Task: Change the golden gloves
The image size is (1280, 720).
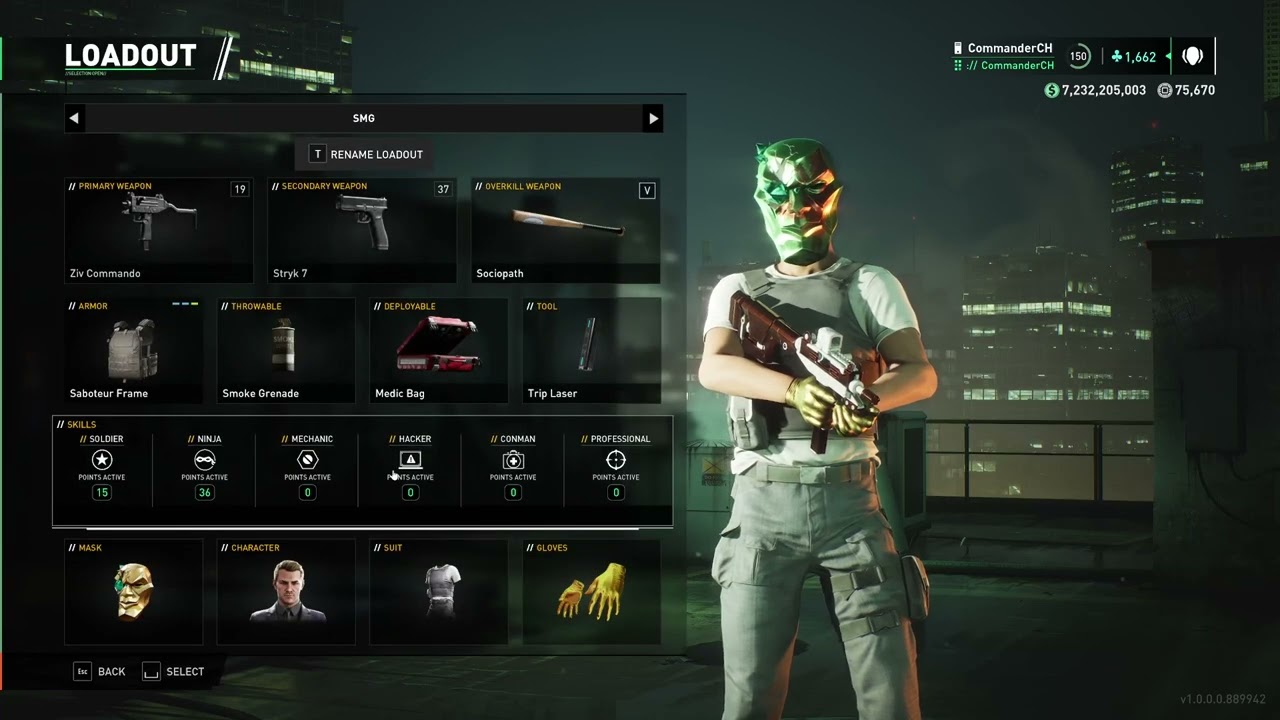Action: [591, 592]
